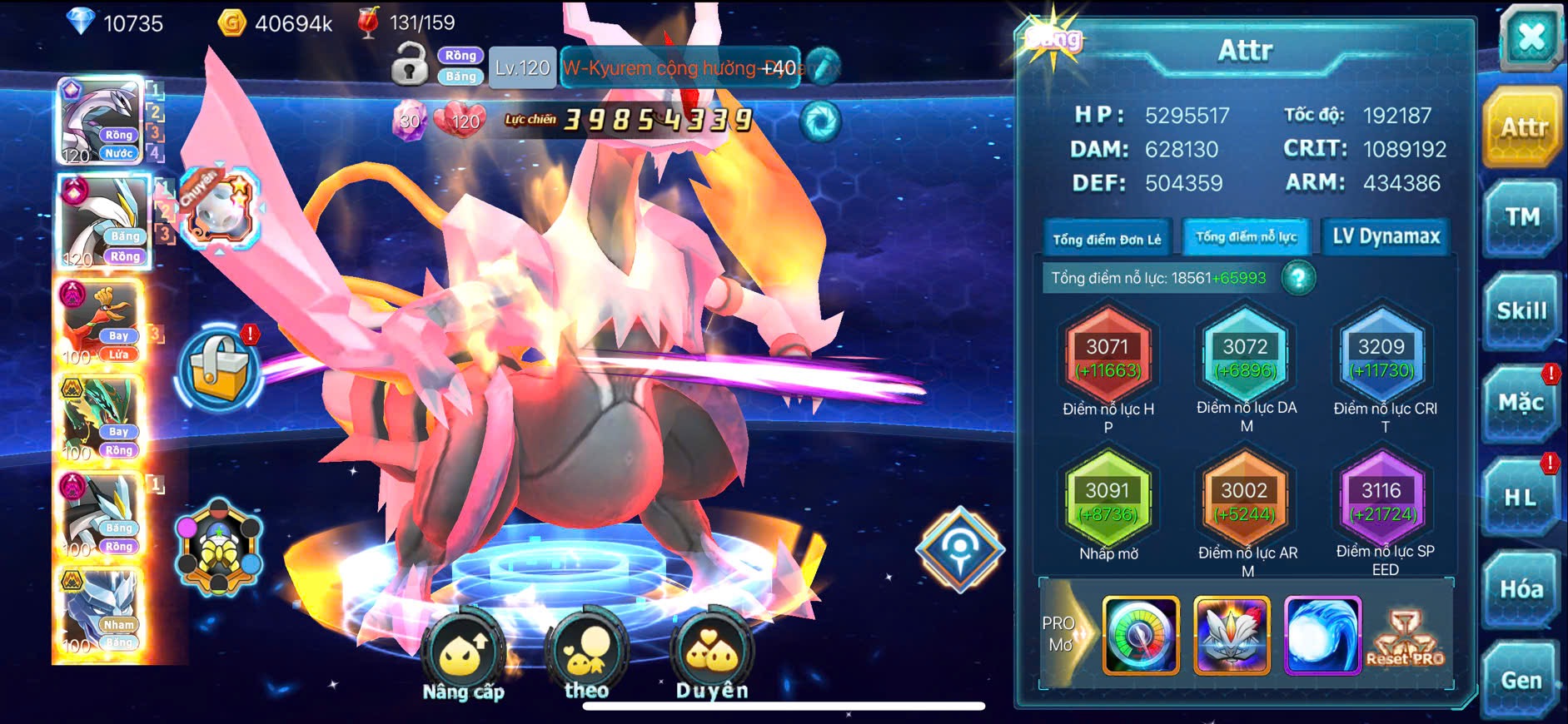
Task: Edit the Pokémon name with pencil icon
Action: tap(823, 67)
